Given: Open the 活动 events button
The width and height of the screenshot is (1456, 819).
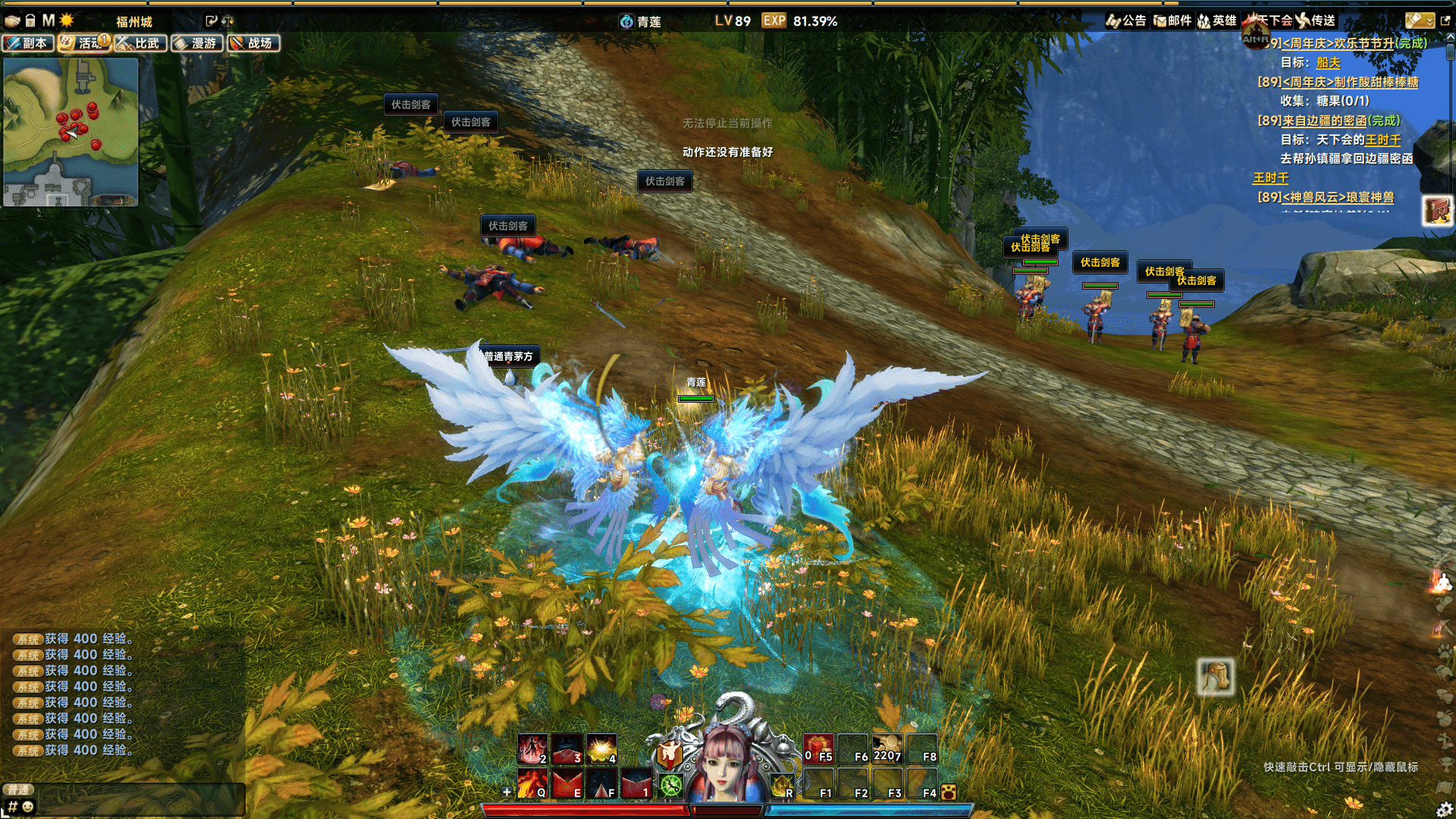Looking at the screenshot, I should tap(84, 43).
